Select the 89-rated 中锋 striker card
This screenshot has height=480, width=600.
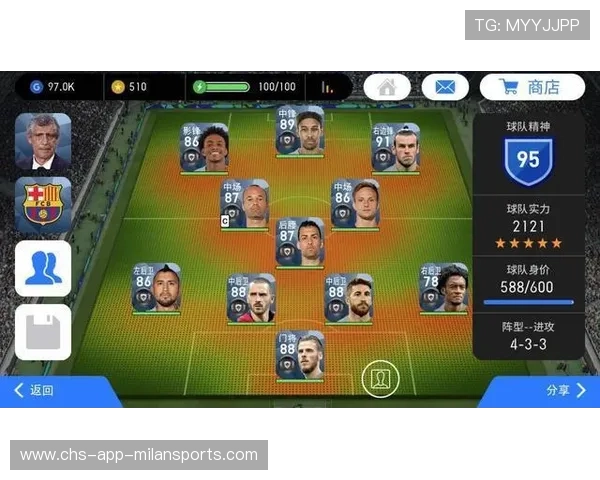point(300,131)
